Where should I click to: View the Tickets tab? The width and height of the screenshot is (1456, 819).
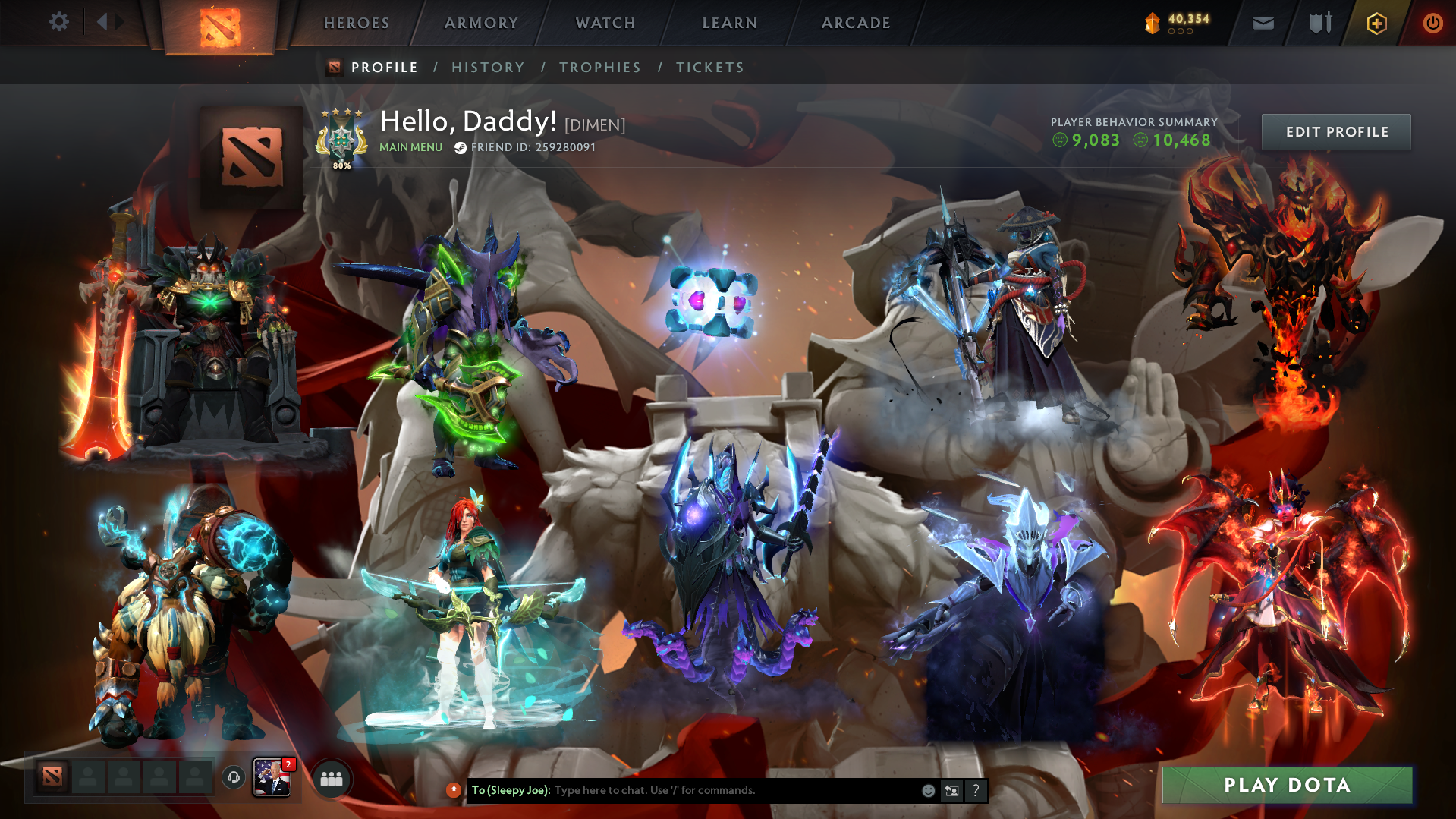[x=710, y=68]
